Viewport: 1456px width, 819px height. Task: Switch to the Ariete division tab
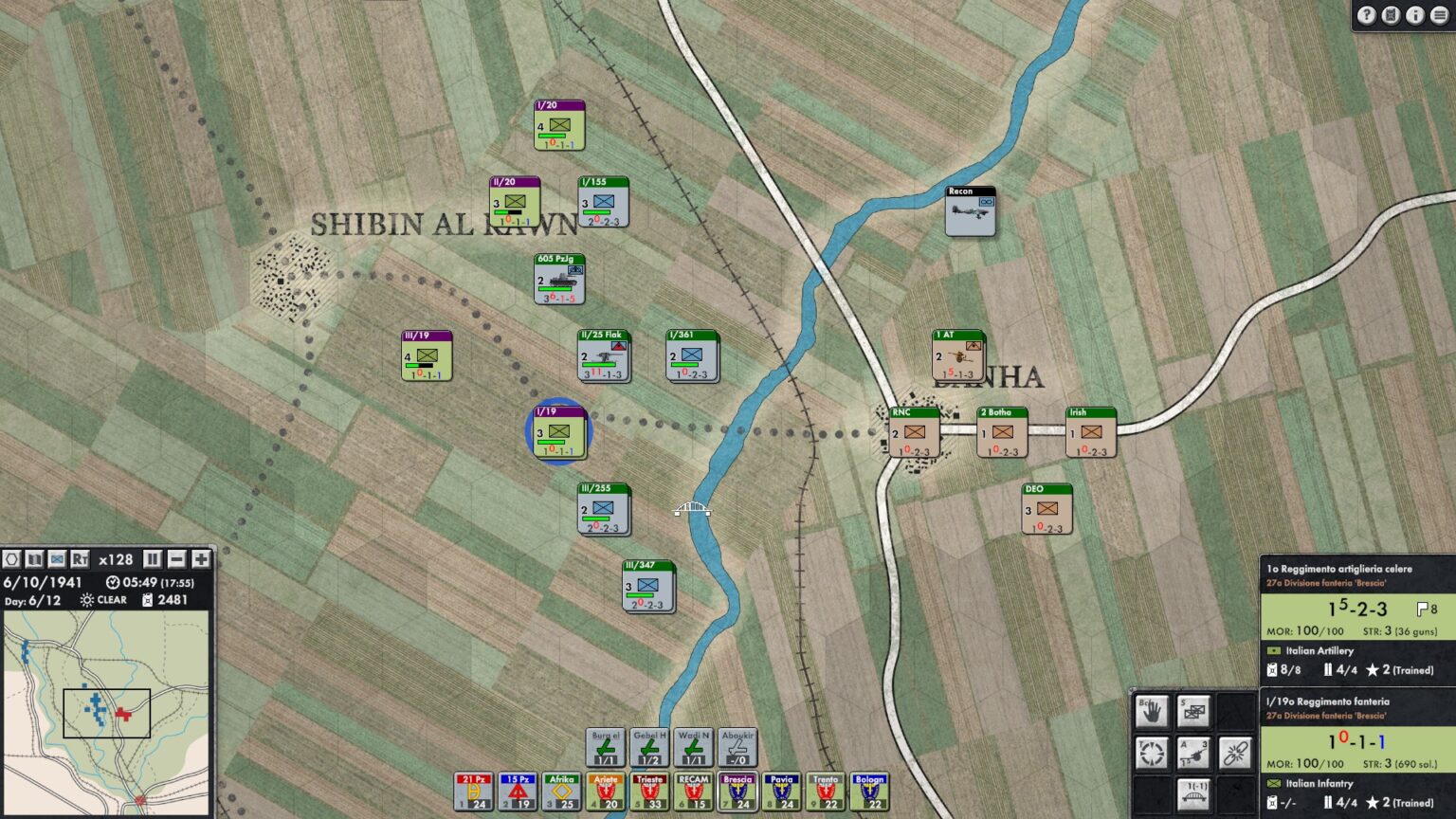click(604, 791)
